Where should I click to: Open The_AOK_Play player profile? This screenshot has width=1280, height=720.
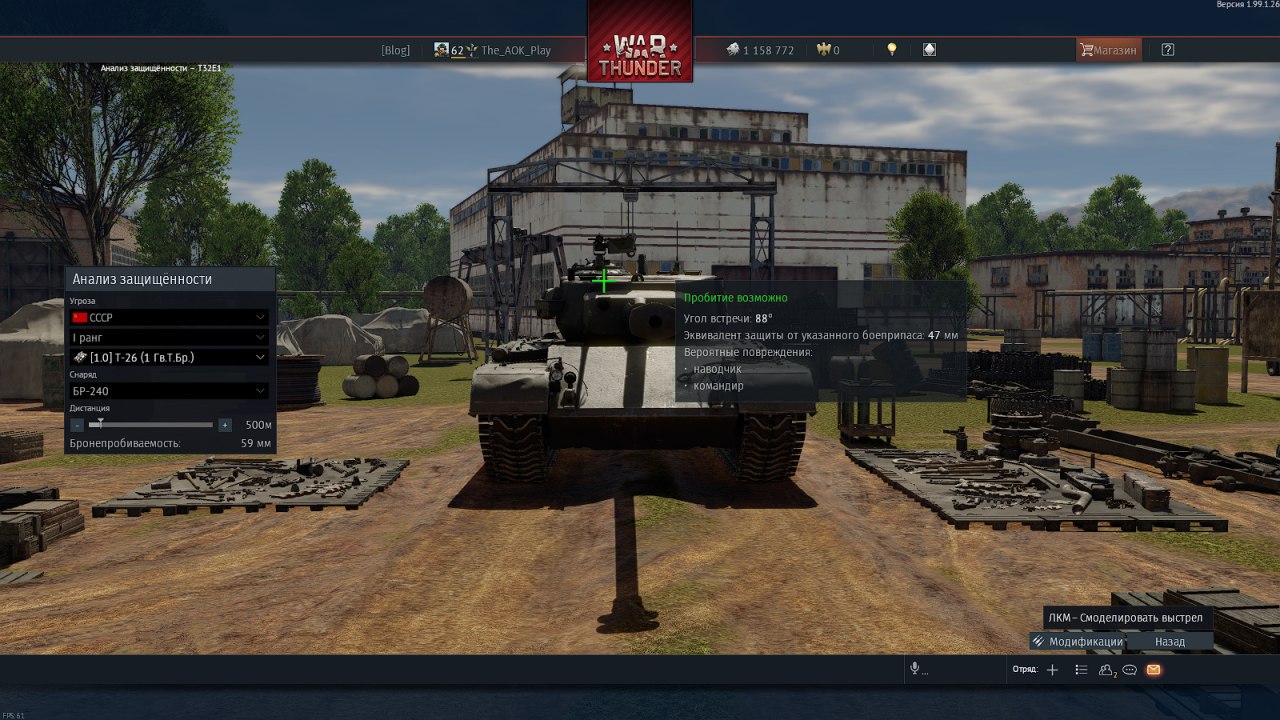point(515,50)
